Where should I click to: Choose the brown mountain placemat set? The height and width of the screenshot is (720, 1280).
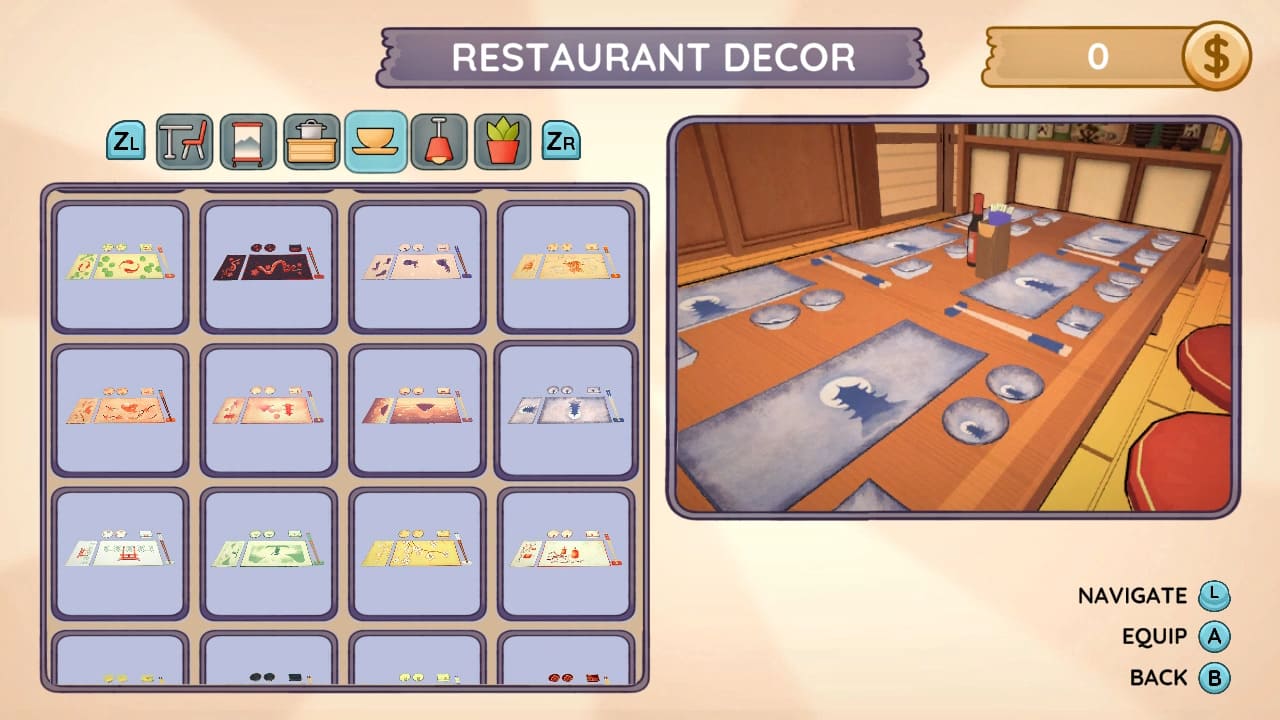point(415,411)
